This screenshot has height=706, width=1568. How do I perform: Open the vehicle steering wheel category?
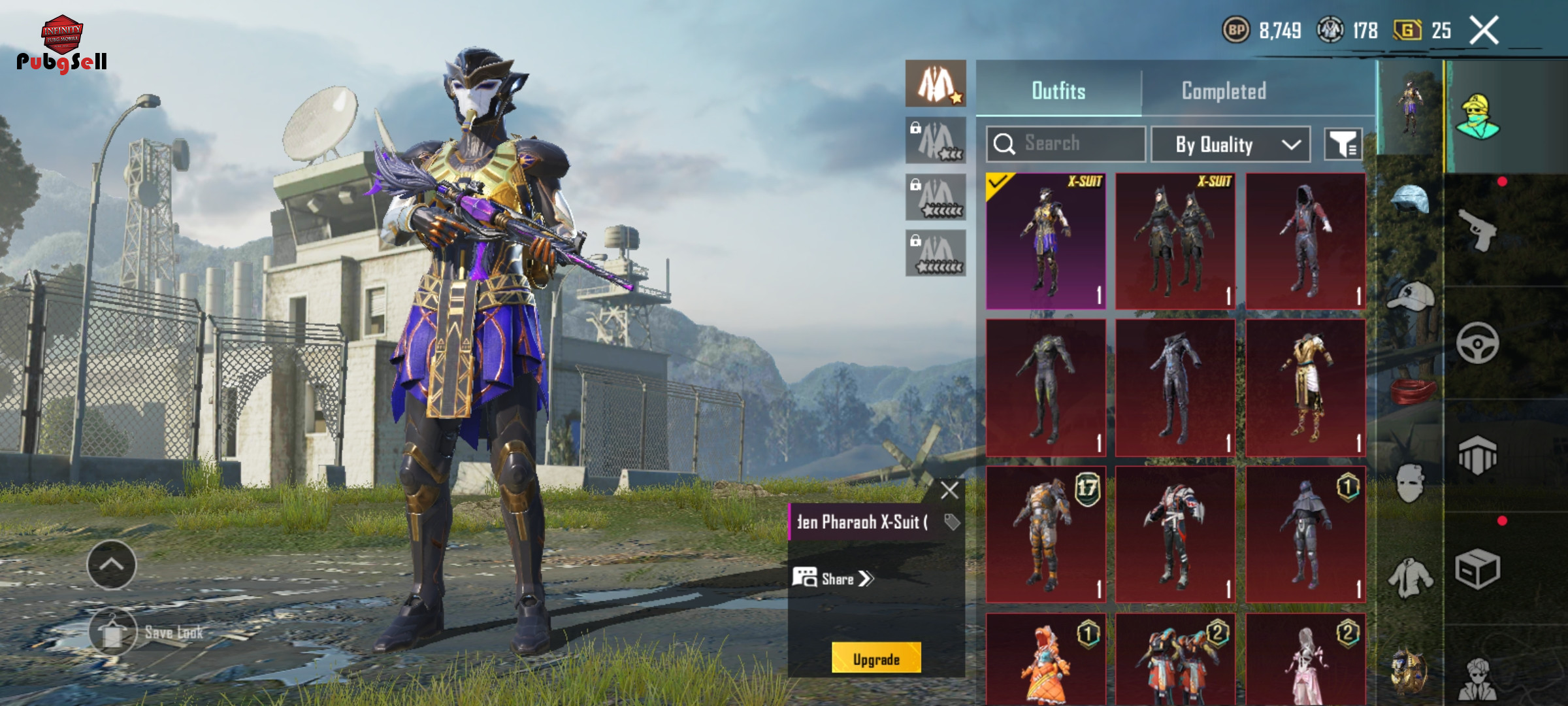click(1478, 343)
